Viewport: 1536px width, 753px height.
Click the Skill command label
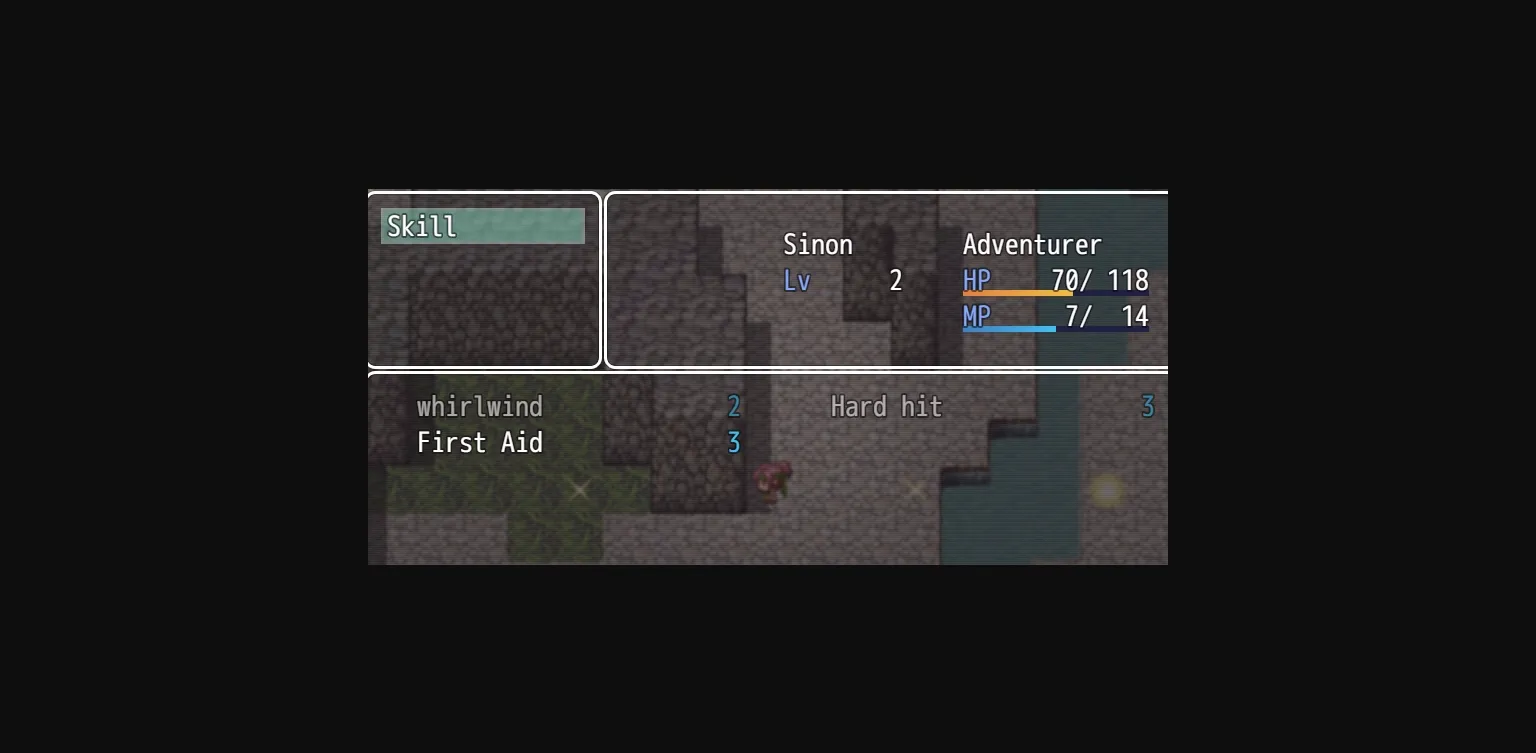point(421,226)
